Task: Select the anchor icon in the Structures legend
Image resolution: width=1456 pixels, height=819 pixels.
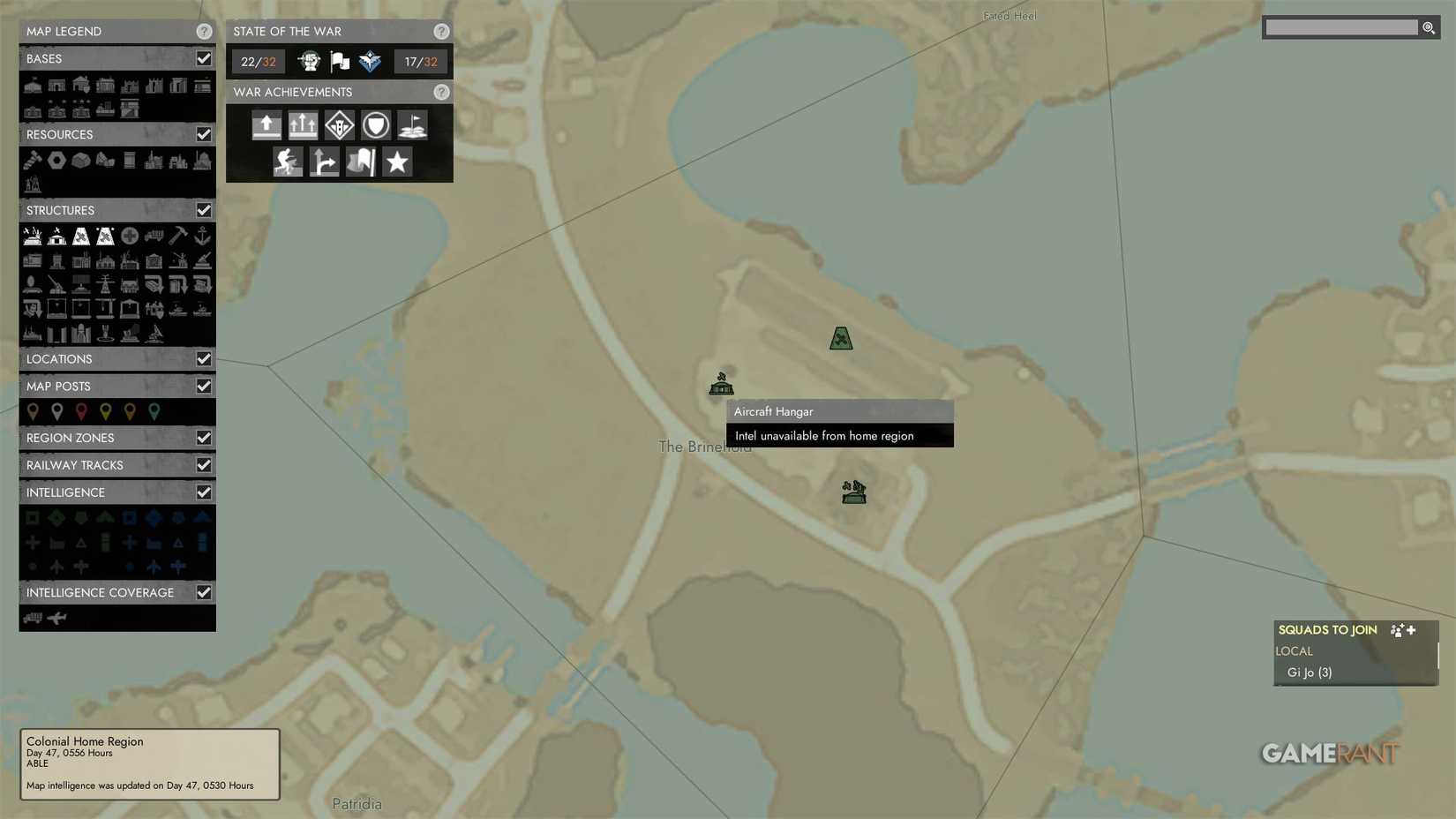Action: pos(204,236)
